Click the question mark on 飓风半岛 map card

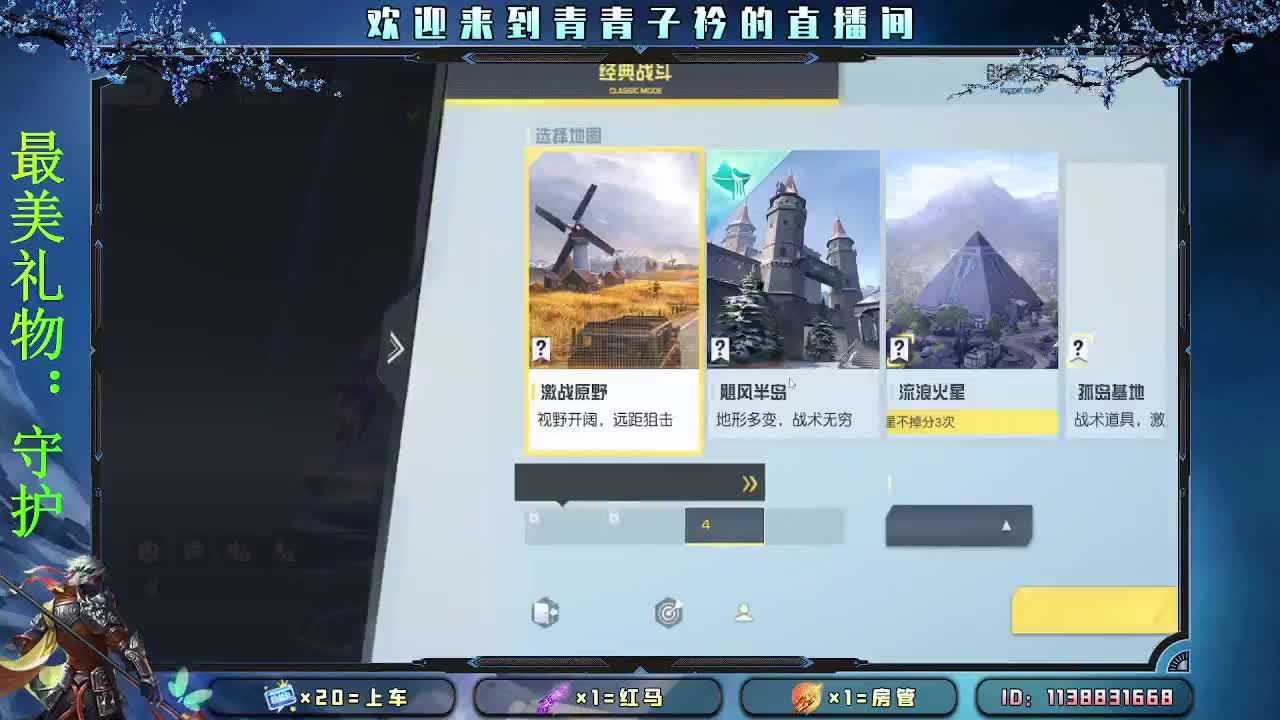point(723,349)
